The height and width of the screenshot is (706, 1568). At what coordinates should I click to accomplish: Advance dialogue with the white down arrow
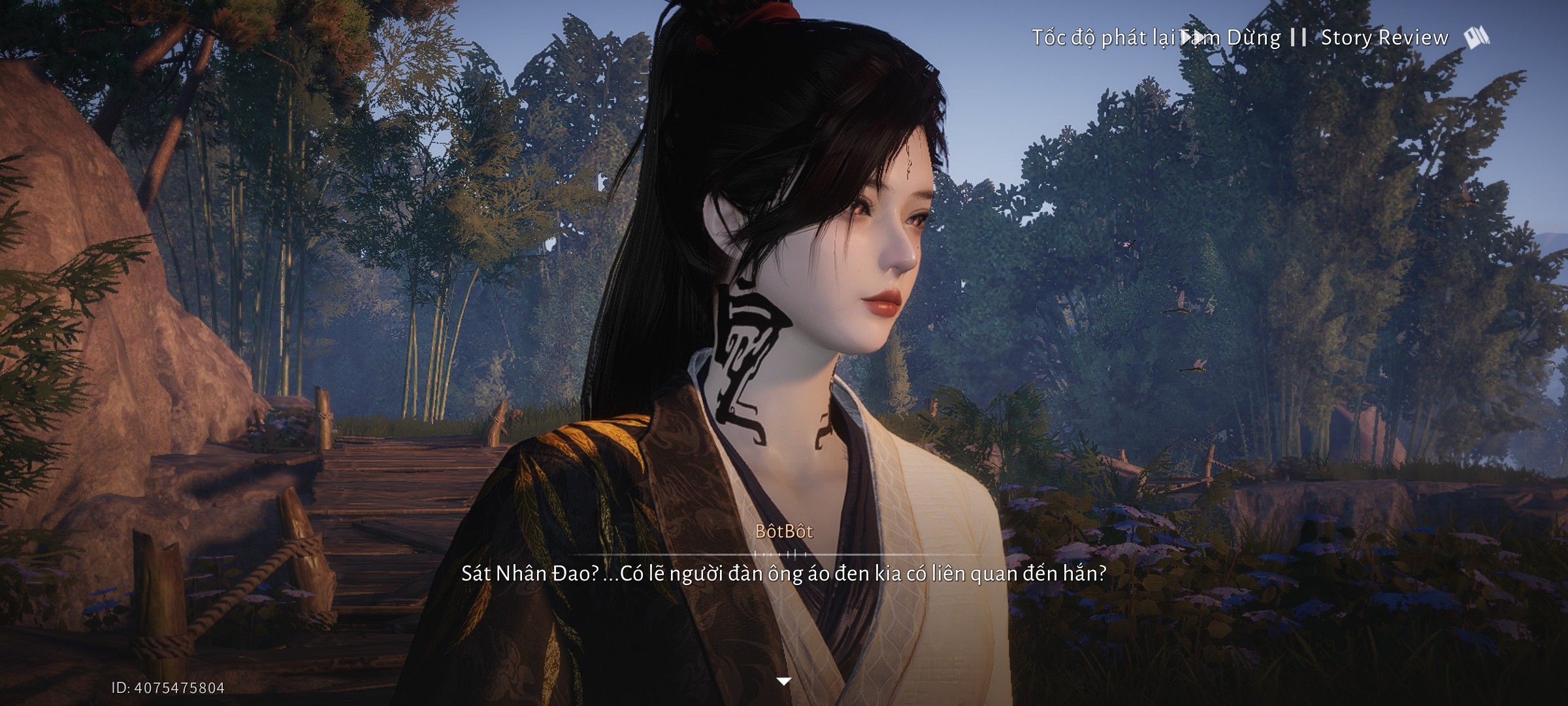783,681
